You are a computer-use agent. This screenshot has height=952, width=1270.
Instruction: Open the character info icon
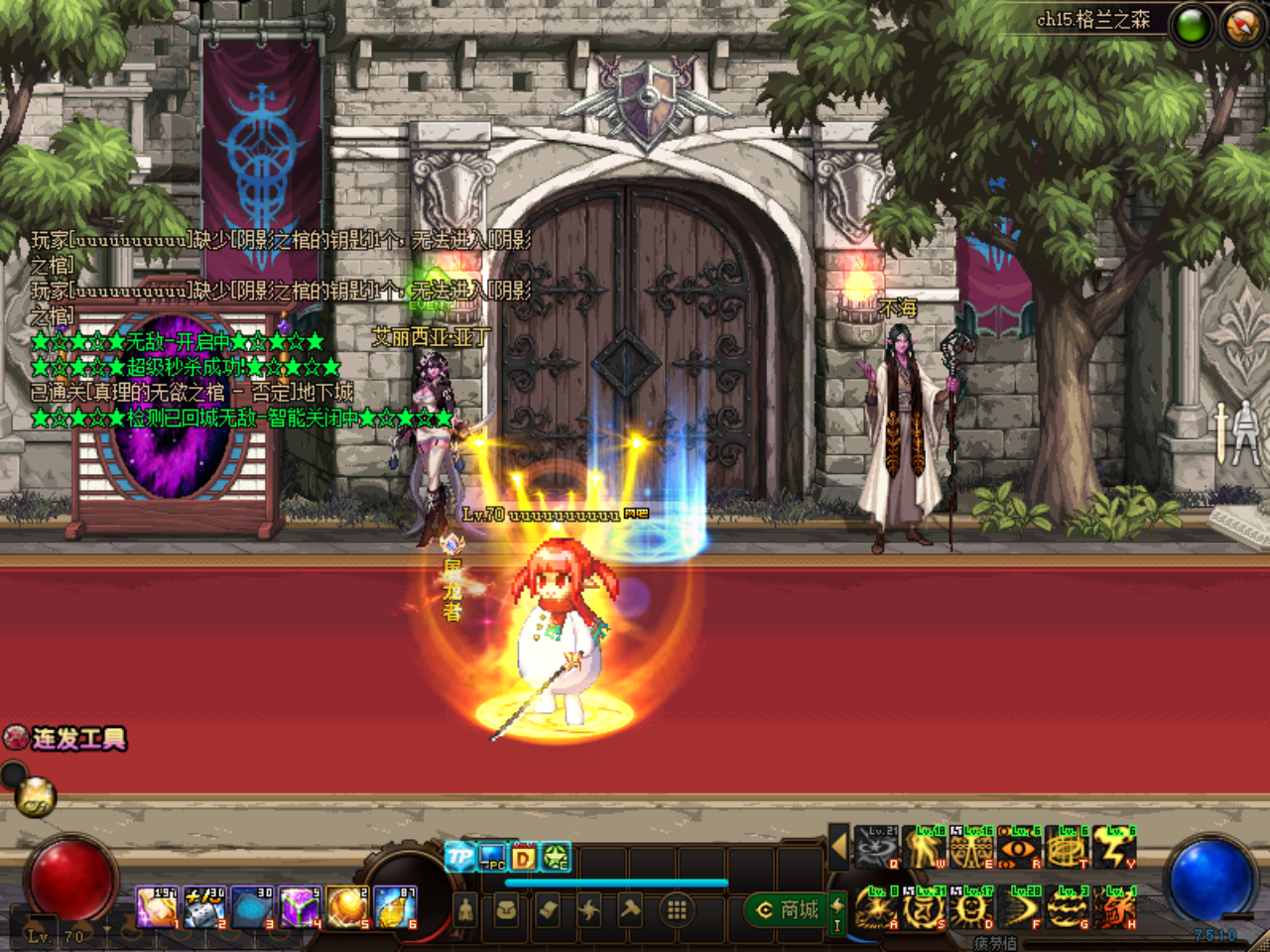click(466, 910)
